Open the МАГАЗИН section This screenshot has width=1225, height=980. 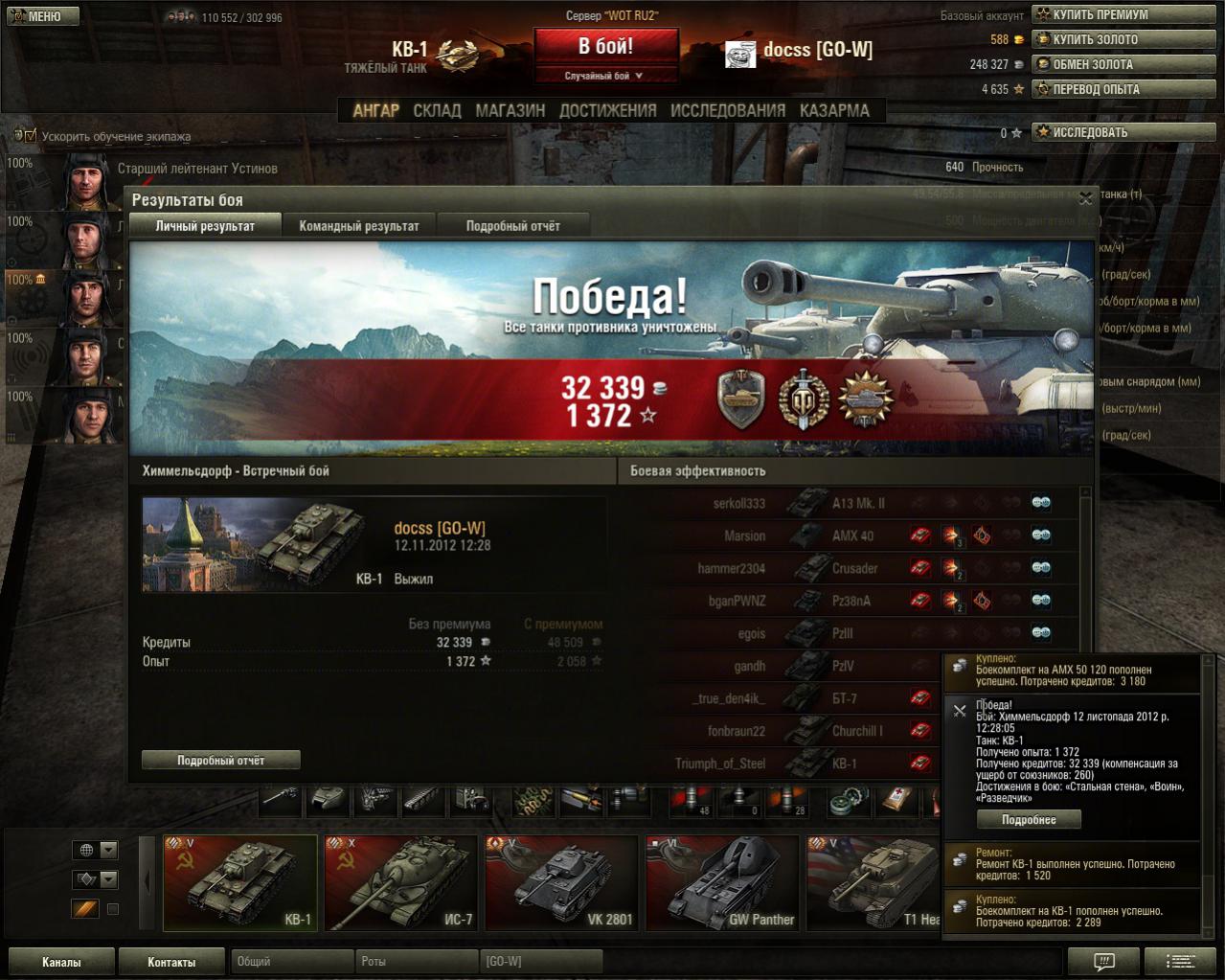510,110
